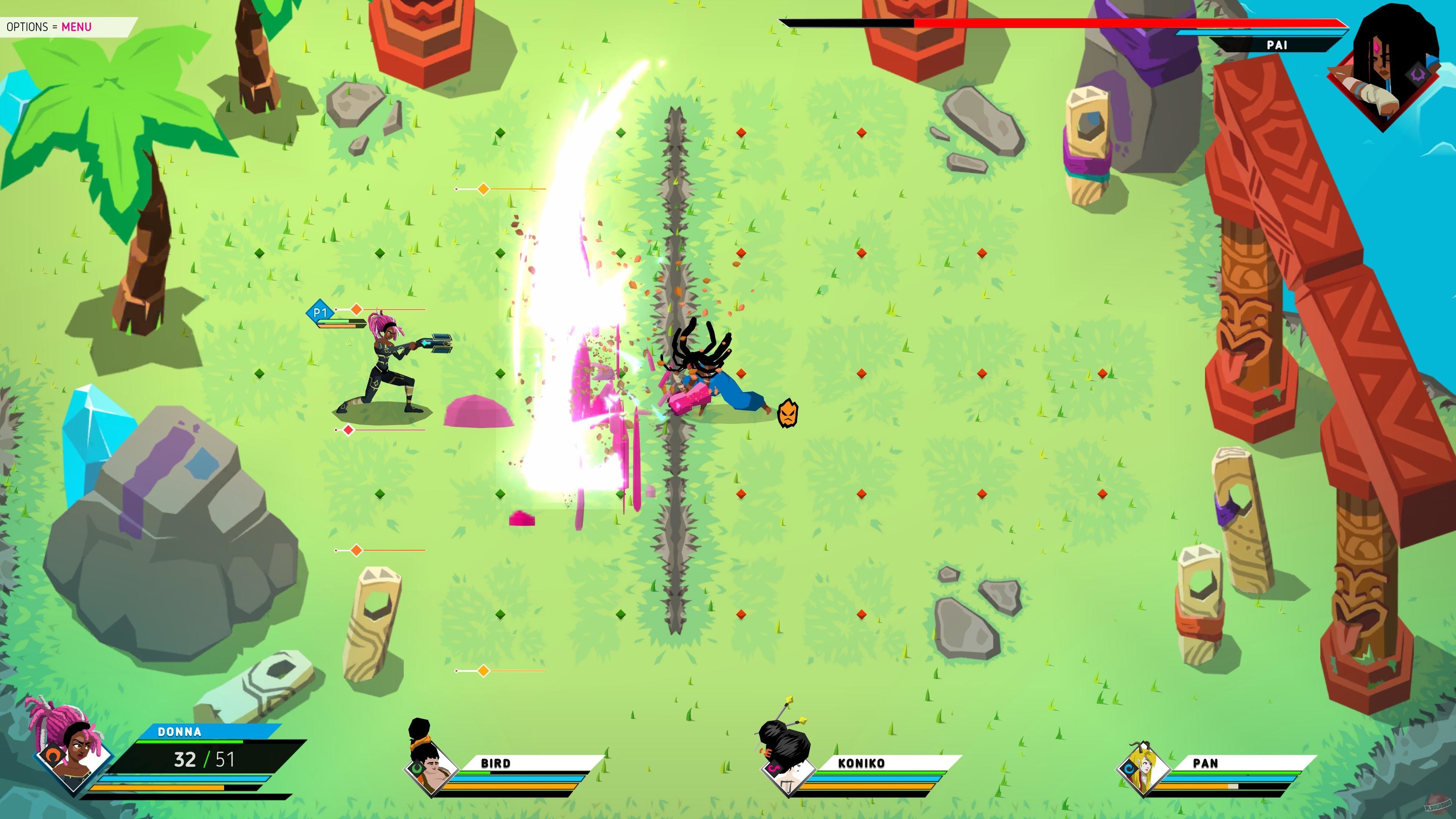Screen dimensions: 1456x819
Task: Select the PAI boss name label
Action: pos(1279,45)
